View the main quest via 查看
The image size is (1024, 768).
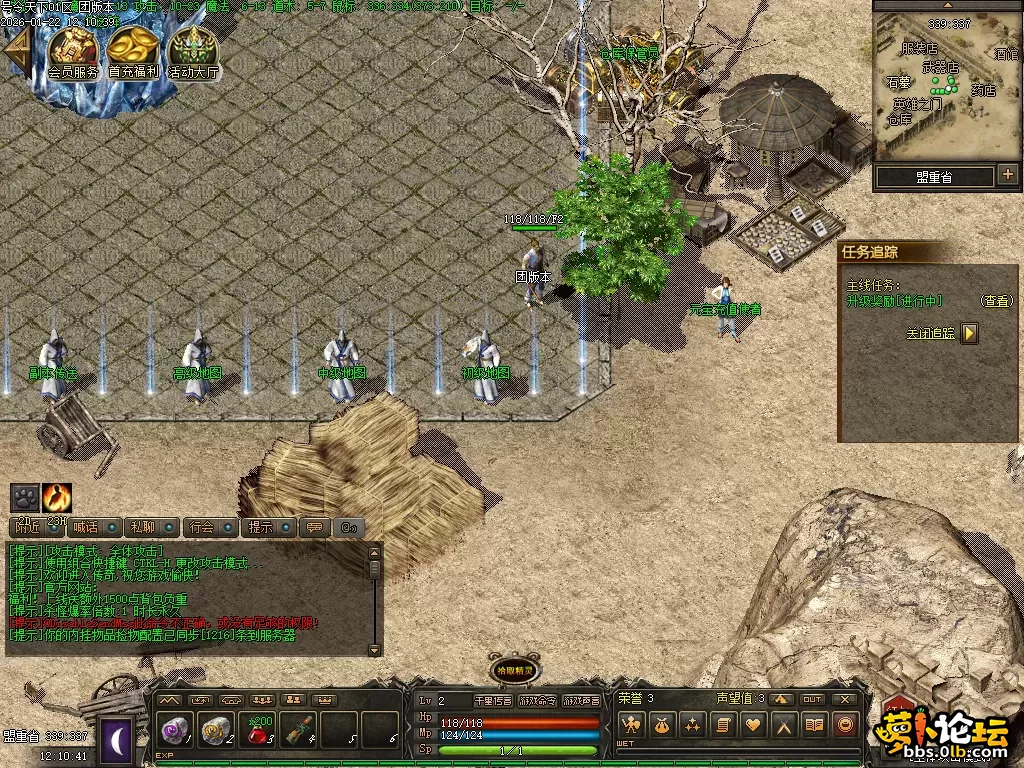[x=995, y=300]
